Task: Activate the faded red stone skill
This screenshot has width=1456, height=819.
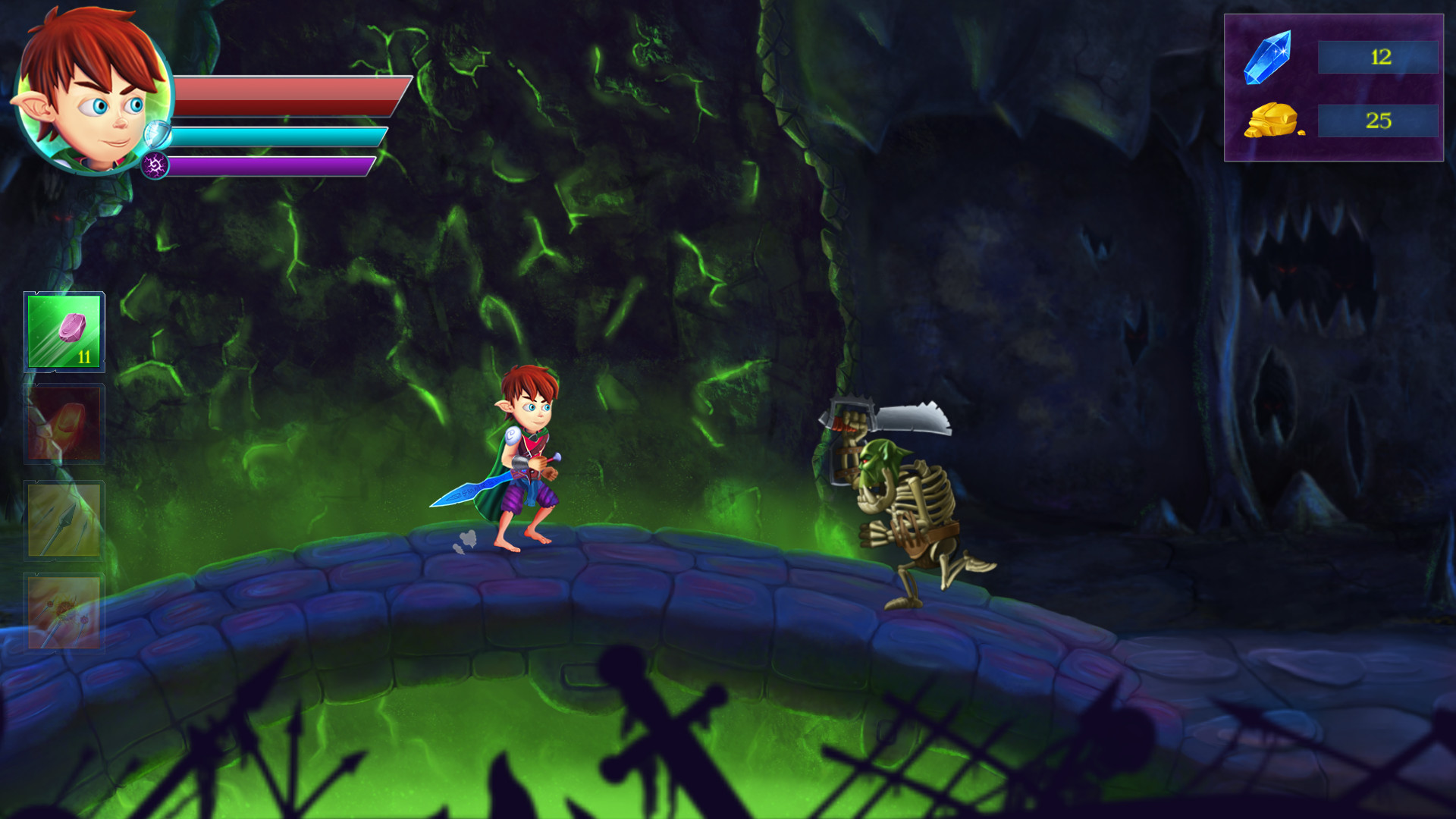Action: click(64, 425)
